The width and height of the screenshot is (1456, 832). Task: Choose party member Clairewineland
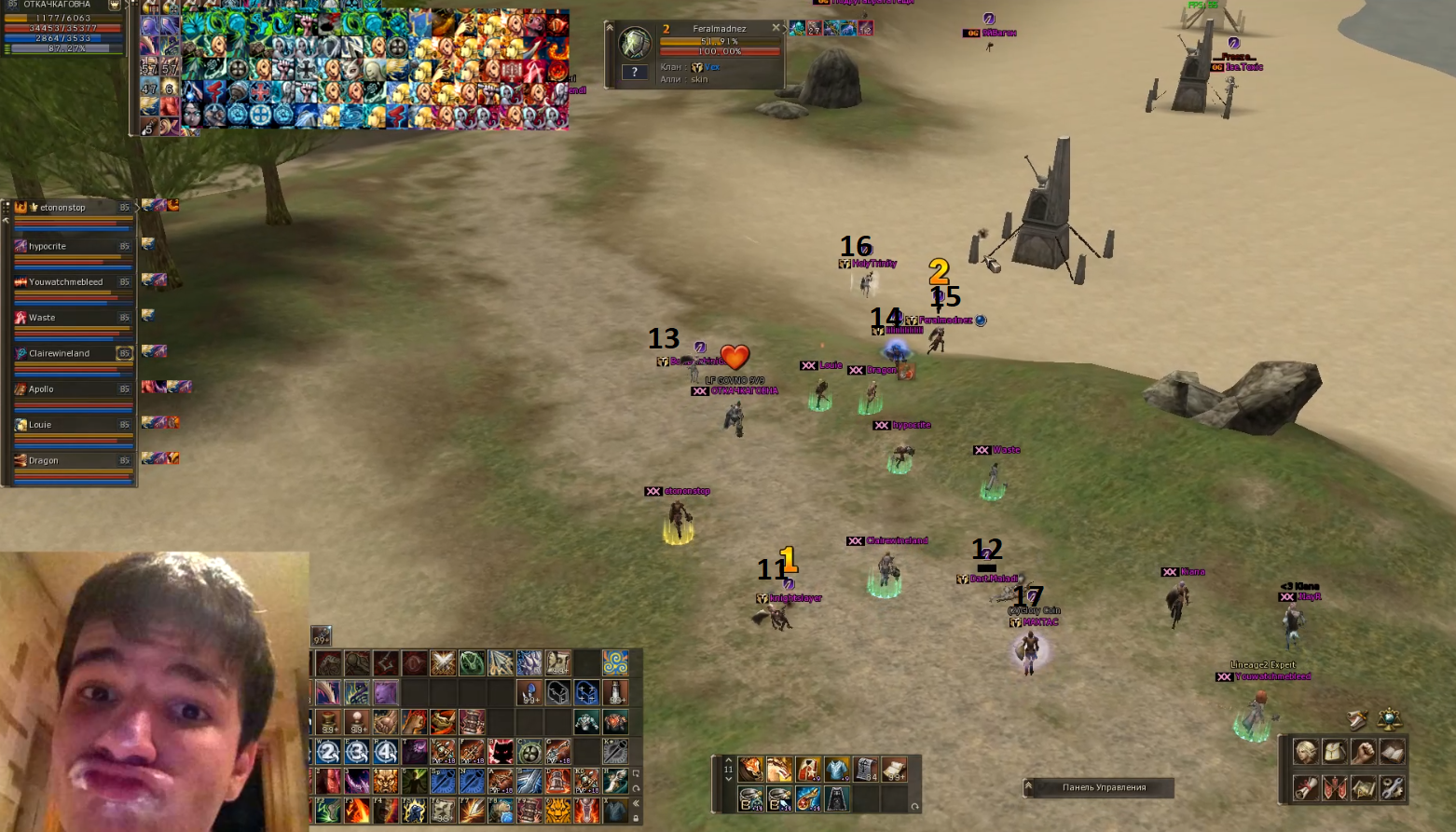point(71,354)
